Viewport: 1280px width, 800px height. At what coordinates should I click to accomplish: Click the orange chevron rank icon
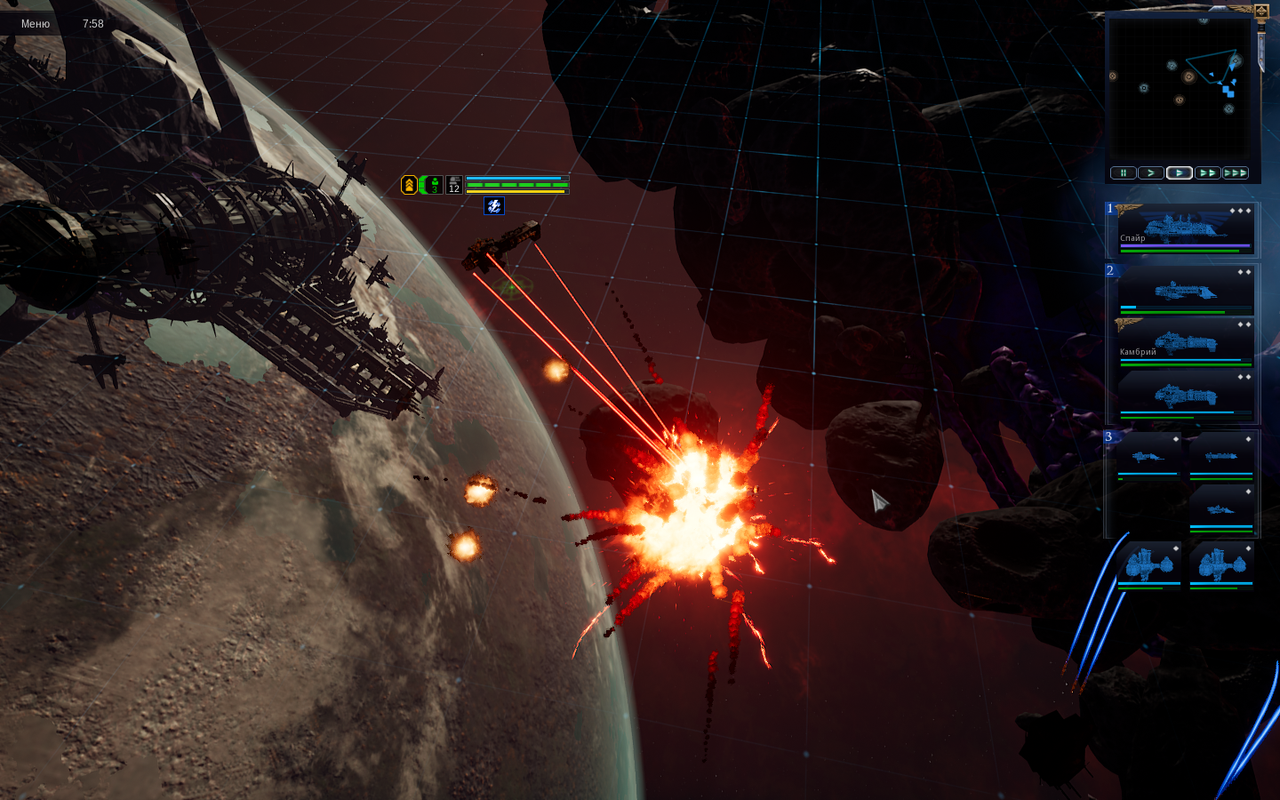tap(409, 185)
